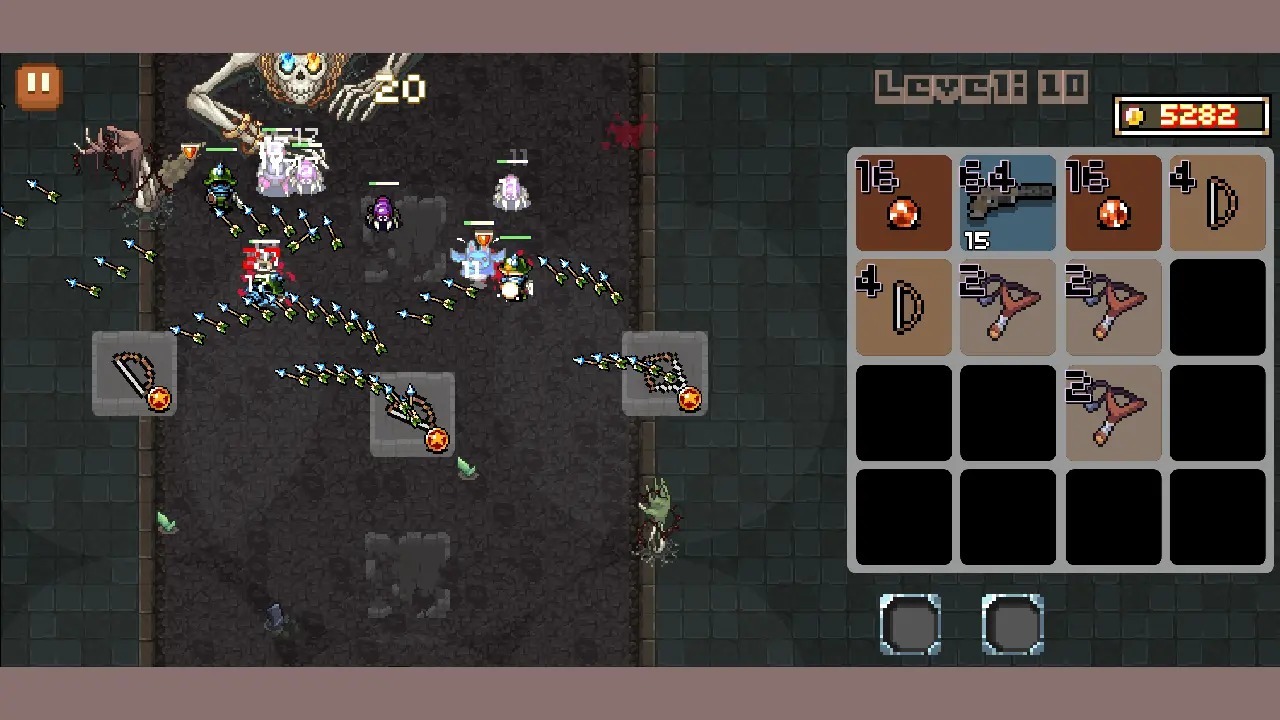The height and width of the screenshot is (720, 1280).
Task: Select the shotgun item numbered 64
Action: coord(1008,202)
